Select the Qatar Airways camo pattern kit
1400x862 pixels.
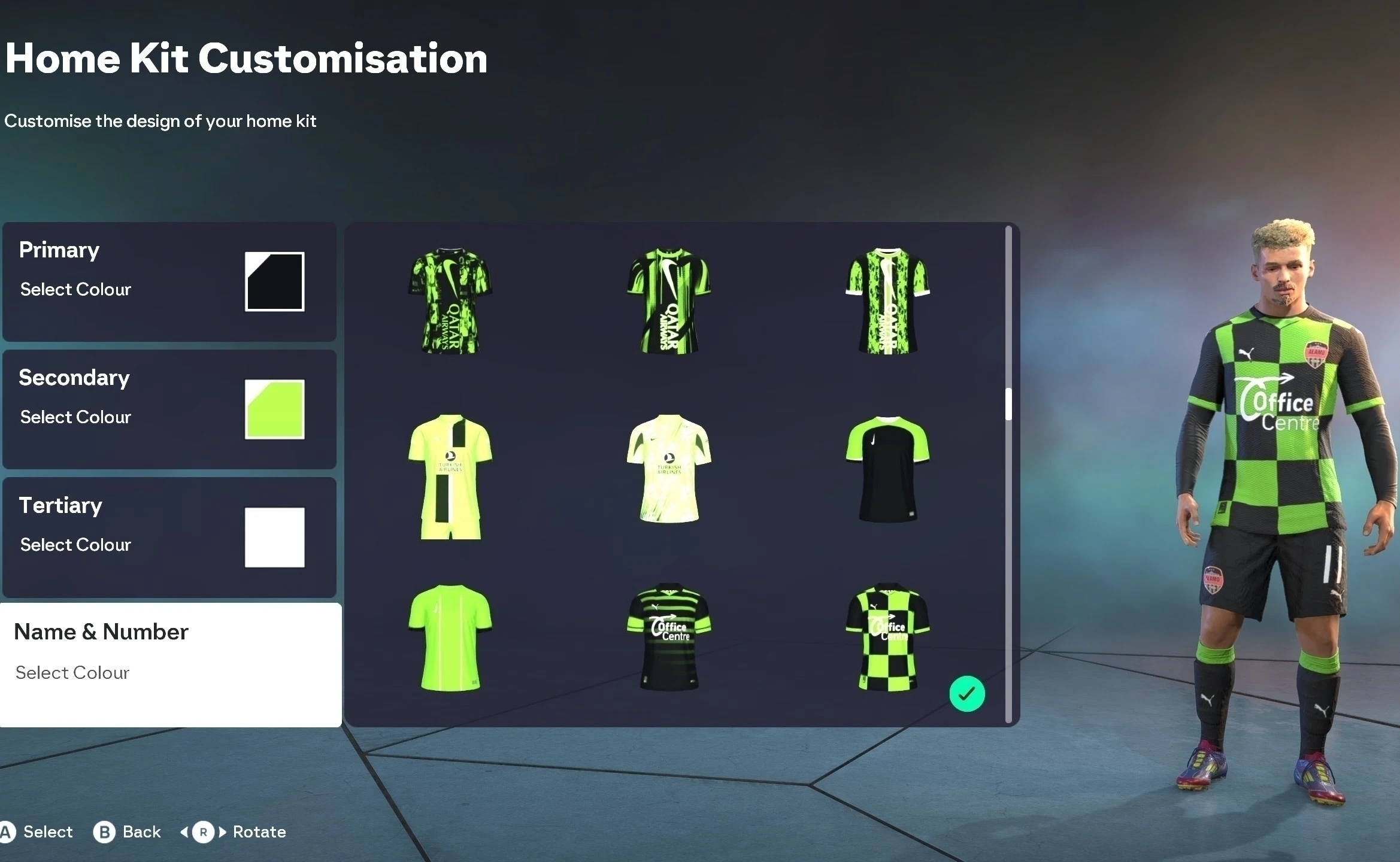[x=450, y=299]
